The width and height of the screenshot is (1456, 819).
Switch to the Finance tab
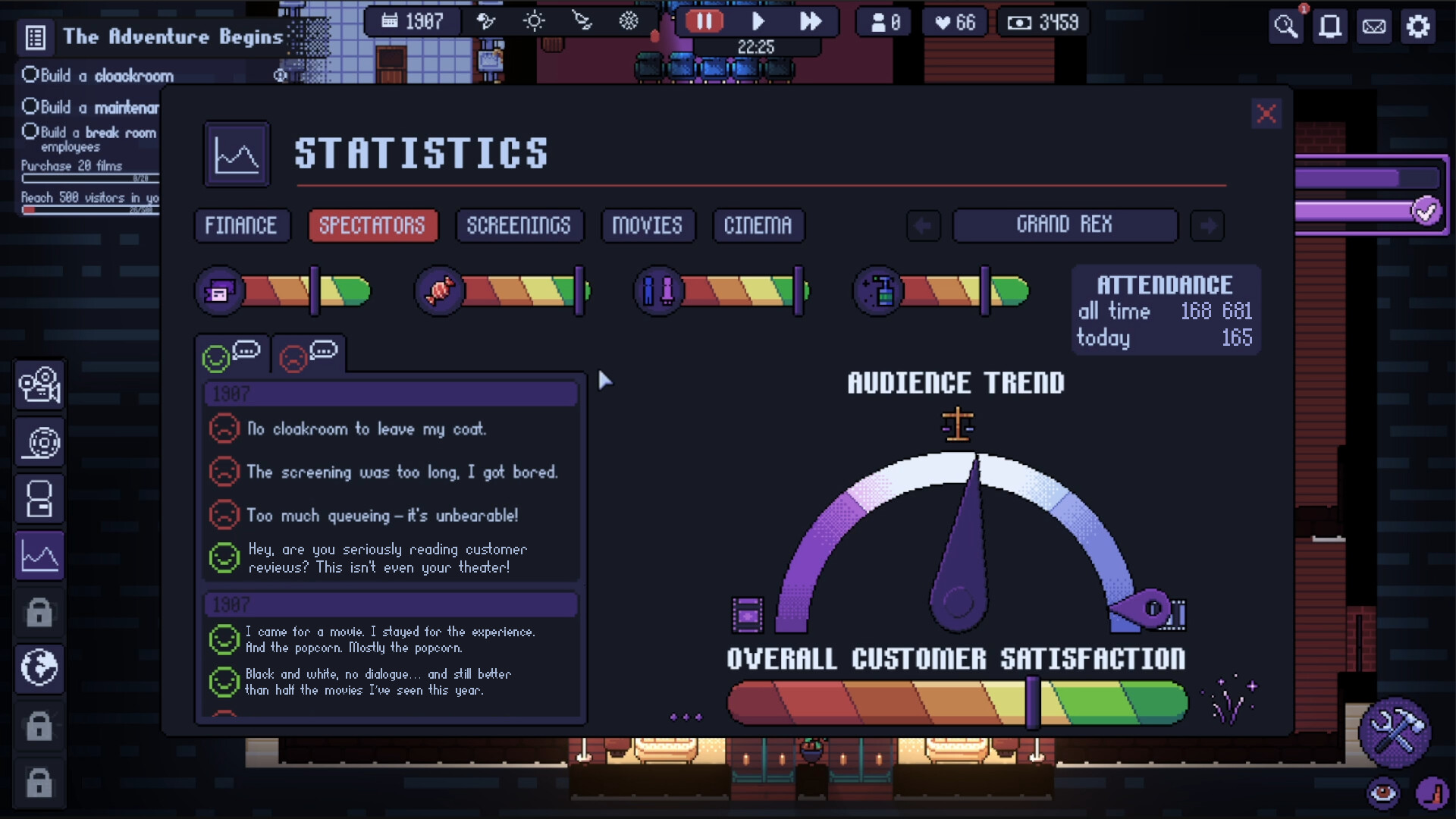242,224
